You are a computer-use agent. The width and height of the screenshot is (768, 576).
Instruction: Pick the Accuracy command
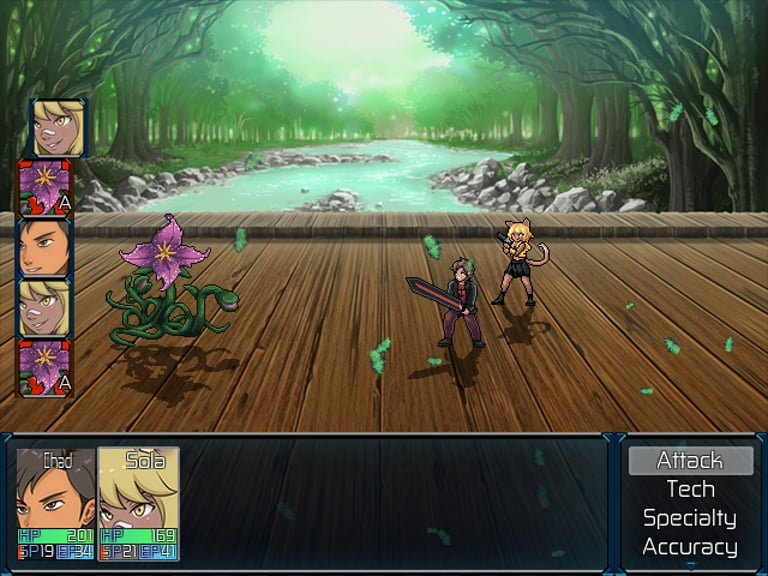coord(690,547)
